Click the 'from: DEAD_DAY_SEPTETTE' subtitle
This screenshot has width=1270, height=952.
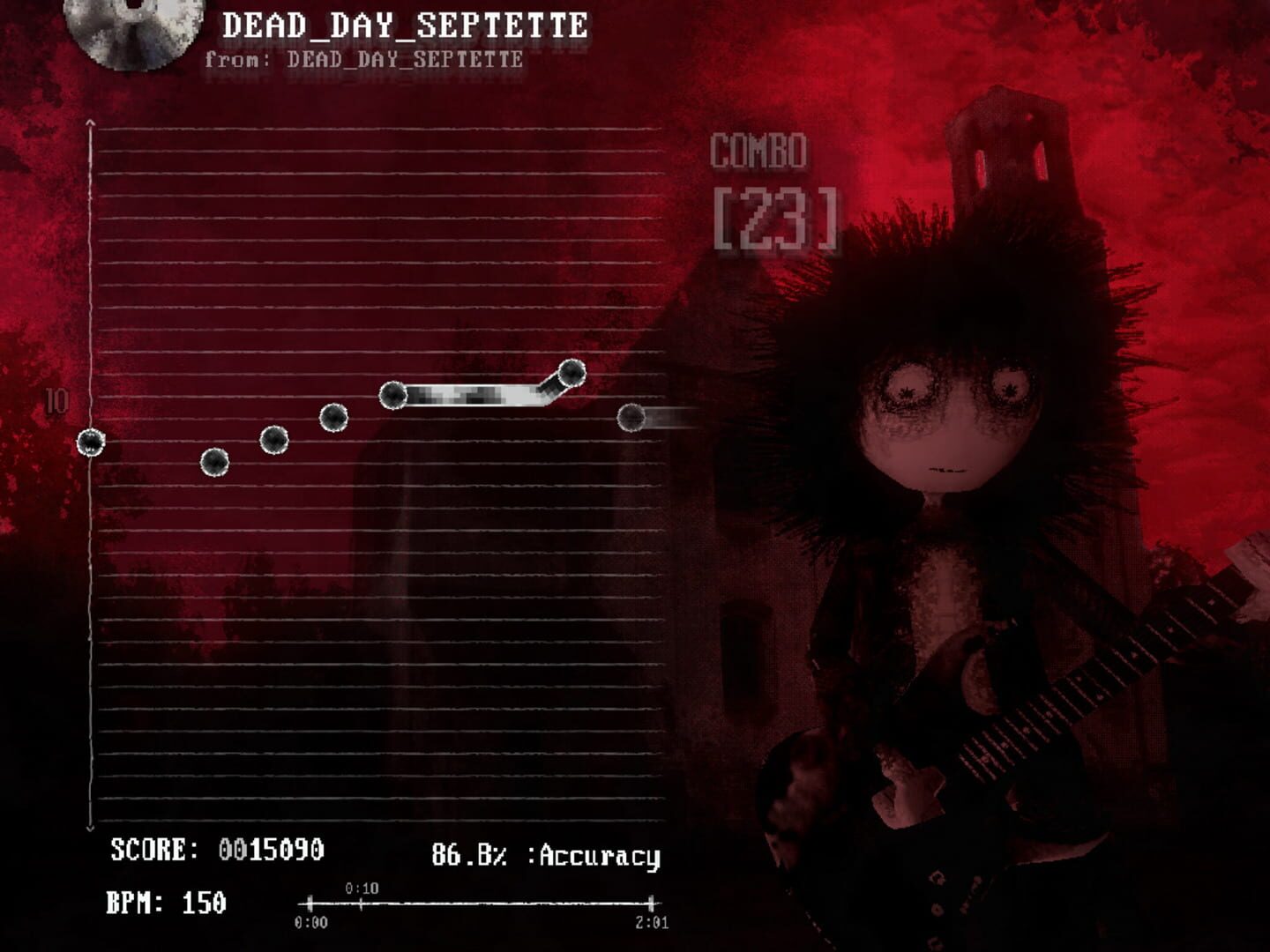tap(362, 59)
